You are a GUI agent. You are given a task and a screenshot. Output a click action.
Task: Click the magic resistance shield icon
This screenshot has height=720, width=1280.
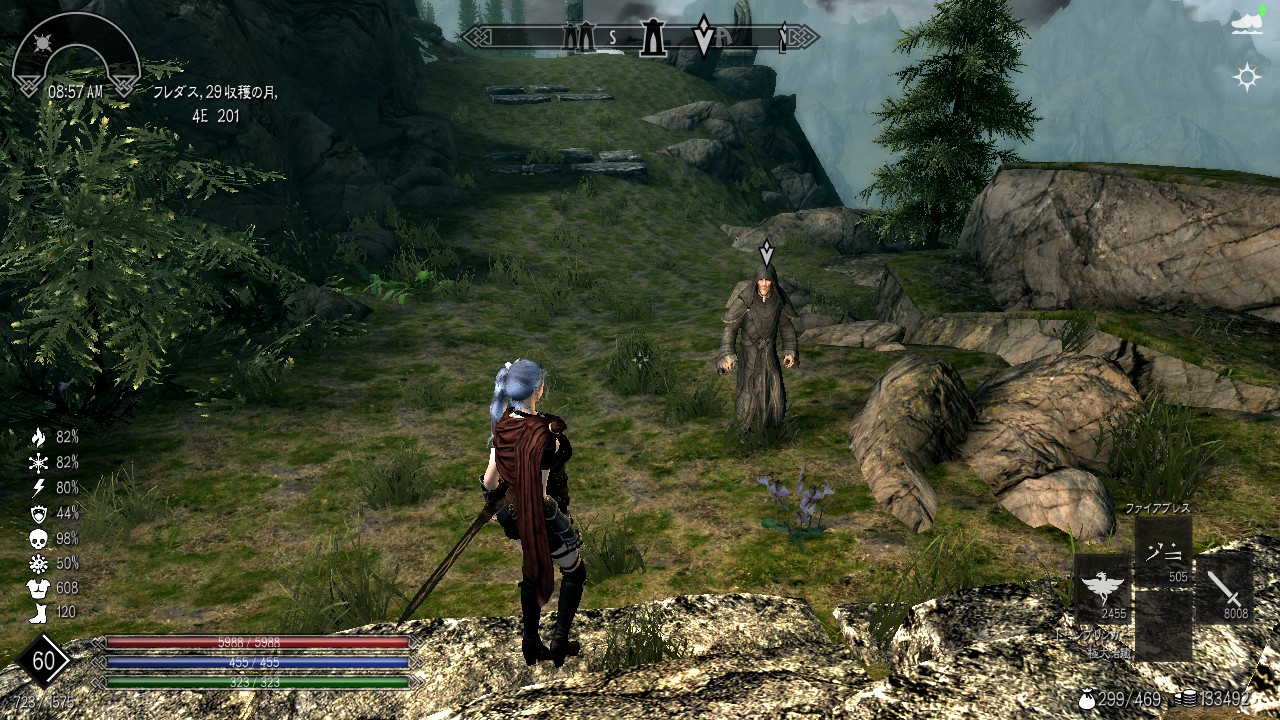(38, 513)
